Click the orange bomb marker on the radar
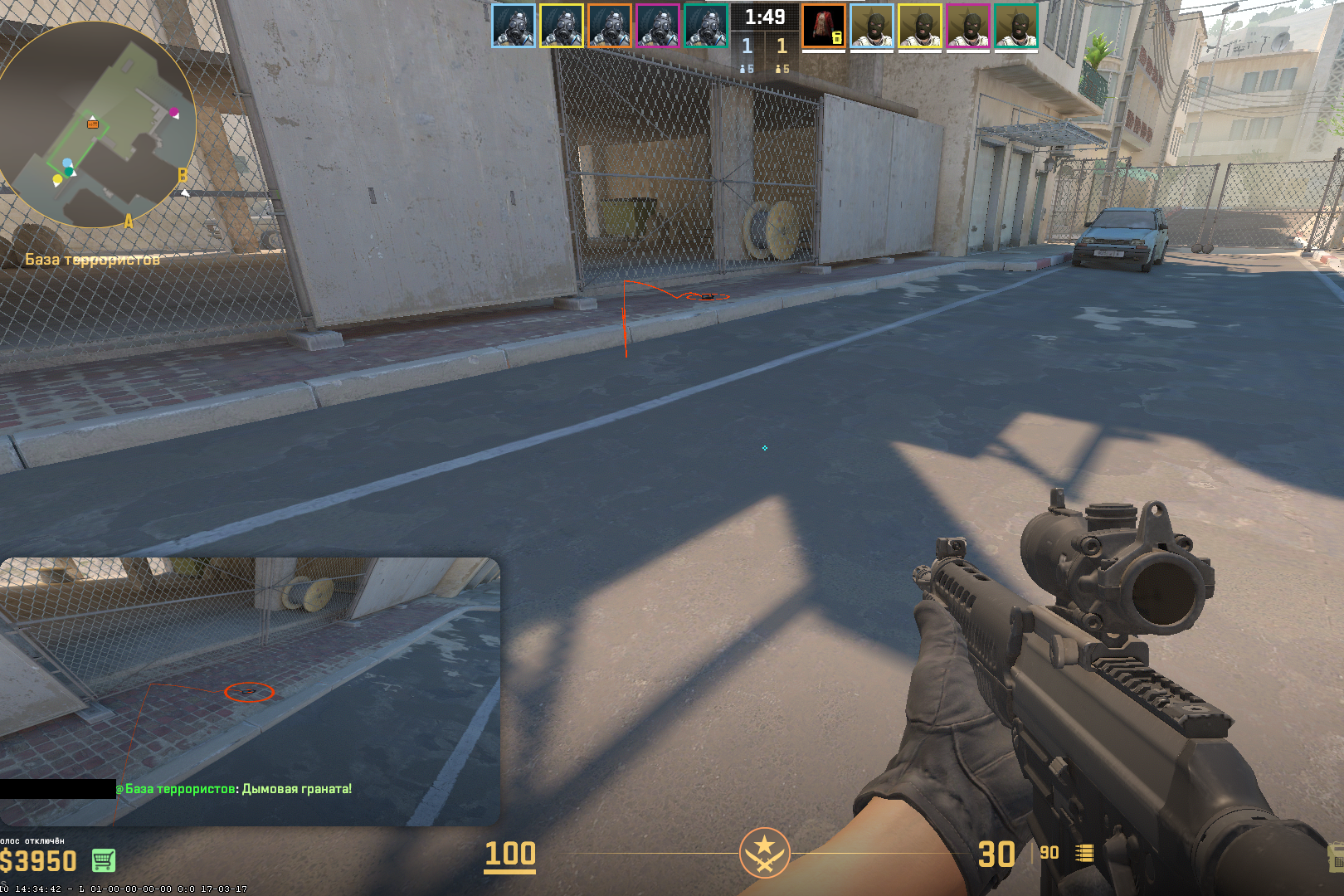The width and height of the screenshot is (1344, 896). (x=93, y=124)
